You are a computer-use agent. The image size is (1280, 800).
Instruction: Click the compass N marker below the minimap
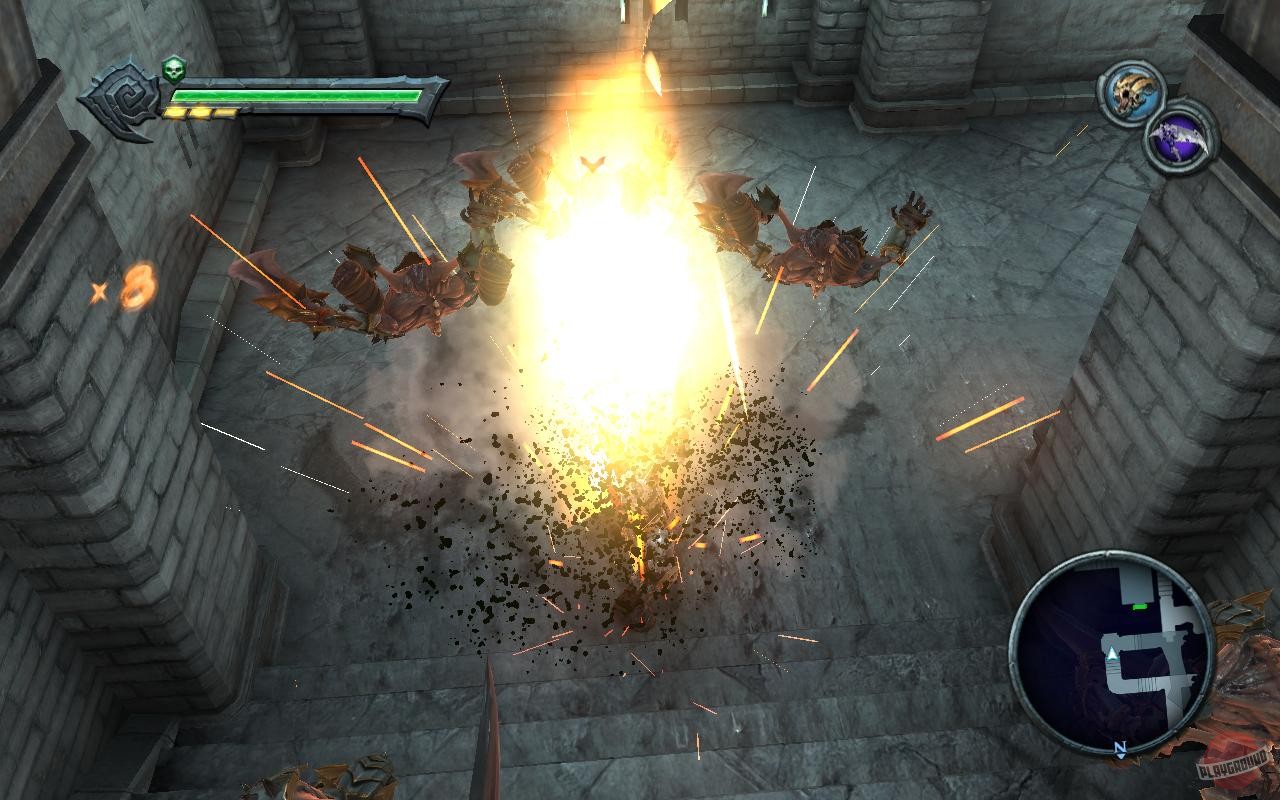pos(1121,746)
